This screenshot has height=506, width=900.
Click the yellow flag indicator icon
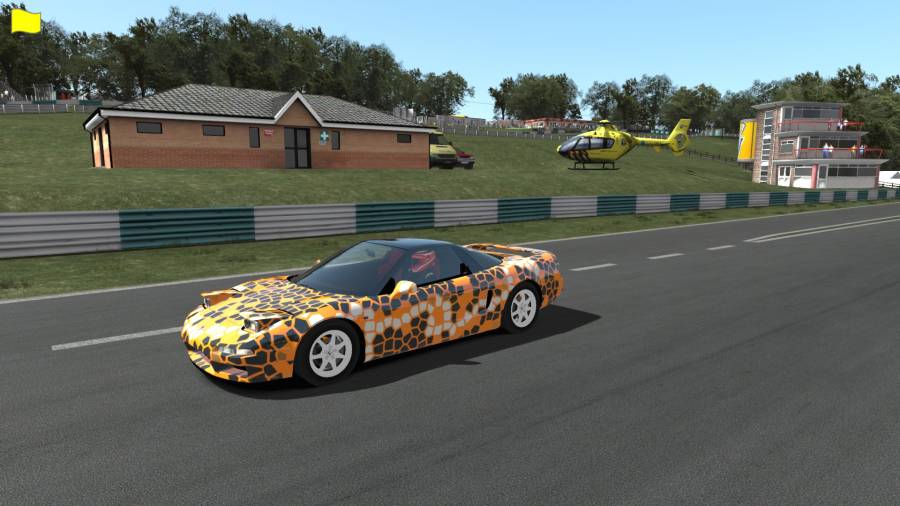point(25,22)
